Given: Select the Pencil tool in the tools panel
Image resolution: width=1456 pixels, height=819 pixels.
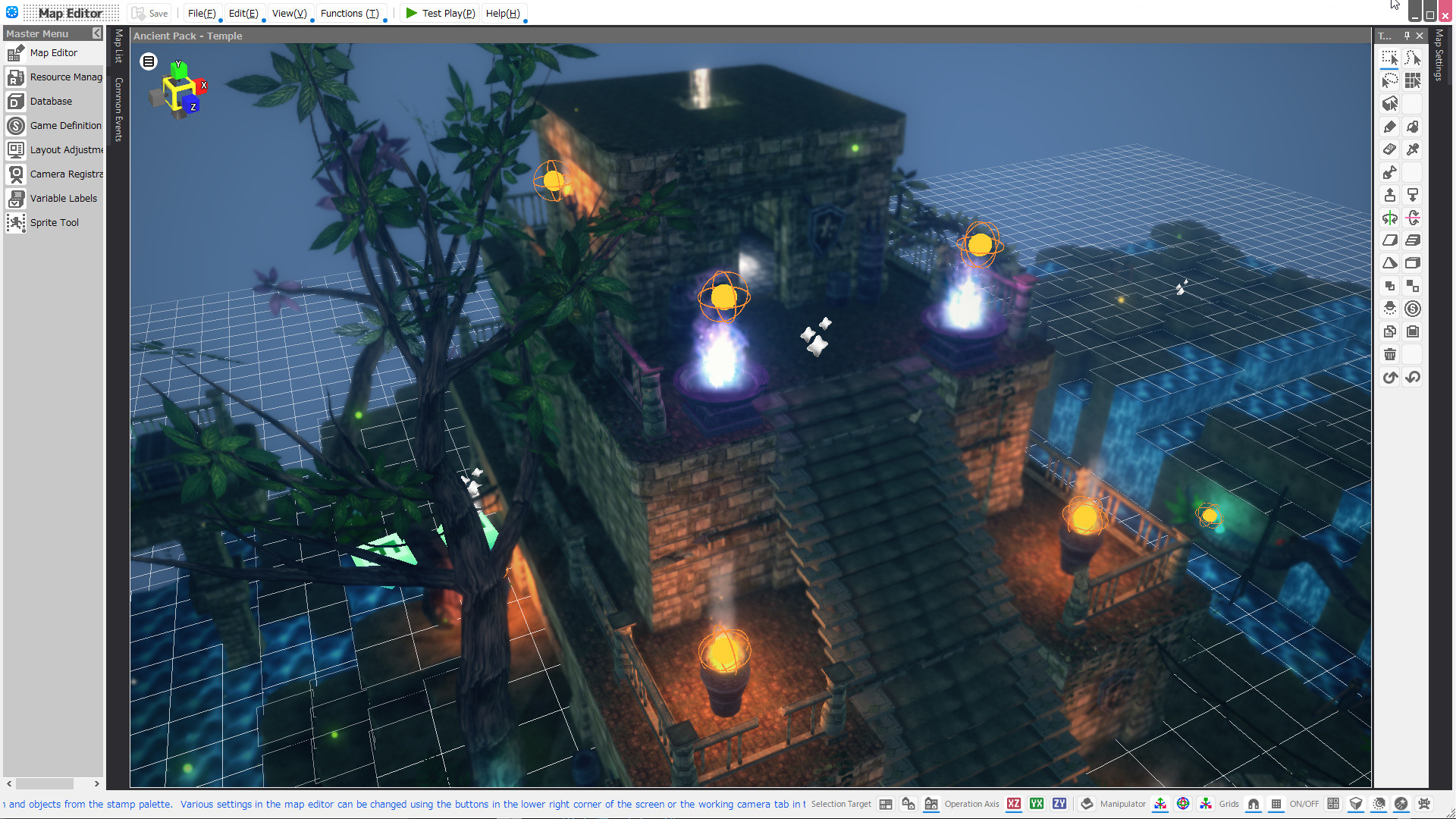Looking at the screenshot, I should pos(1389,127).
